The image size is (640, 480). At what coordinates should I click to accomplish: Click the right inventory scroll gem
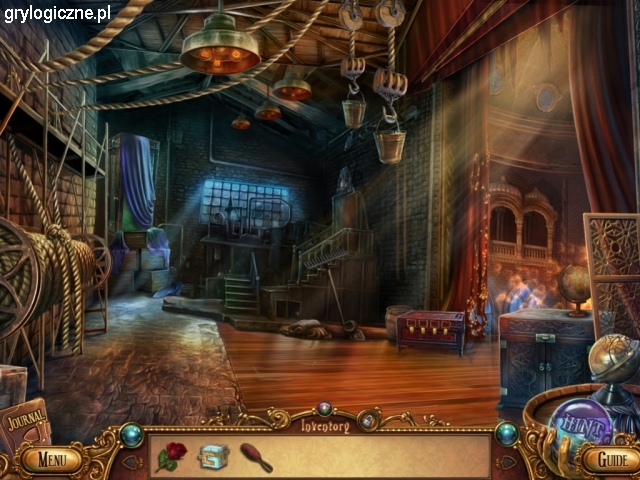coord(507,434)
